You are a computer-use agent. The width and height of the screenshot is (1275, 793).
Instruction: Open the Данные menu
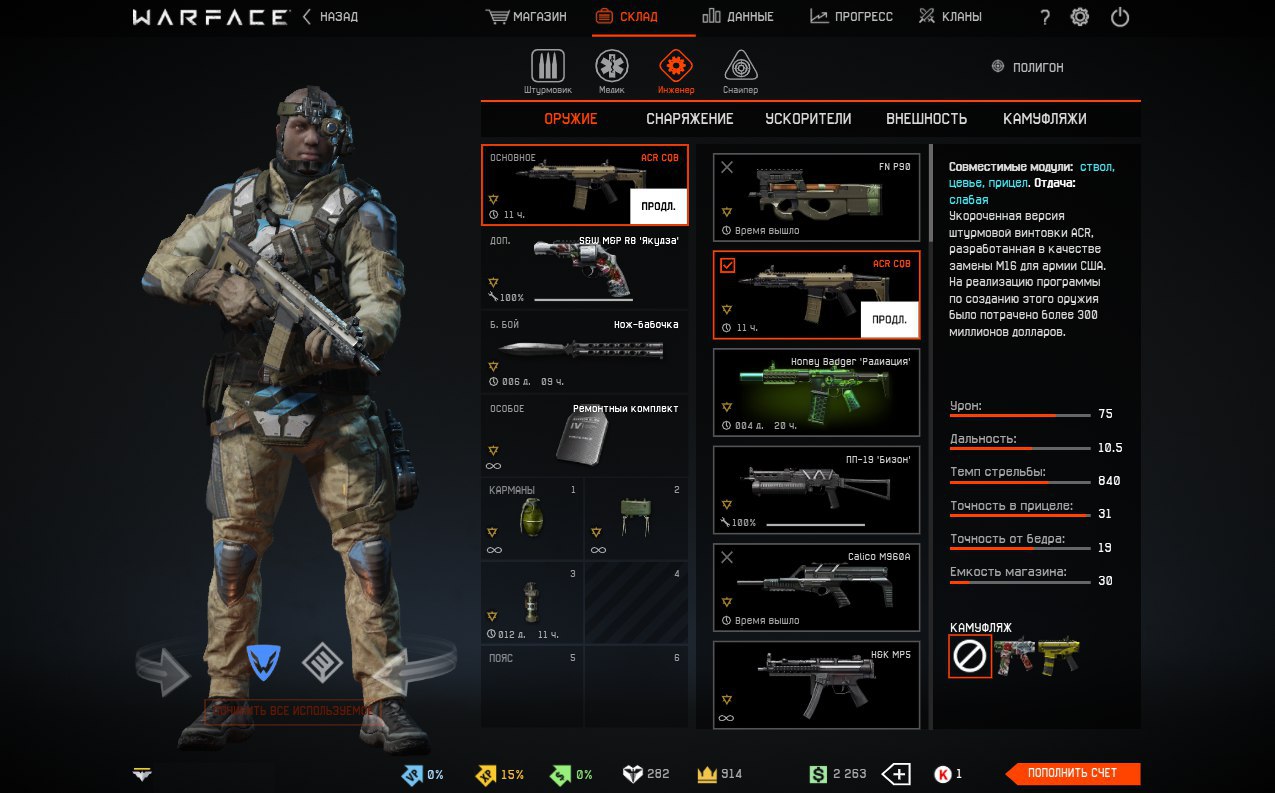[x=738, y=17]
